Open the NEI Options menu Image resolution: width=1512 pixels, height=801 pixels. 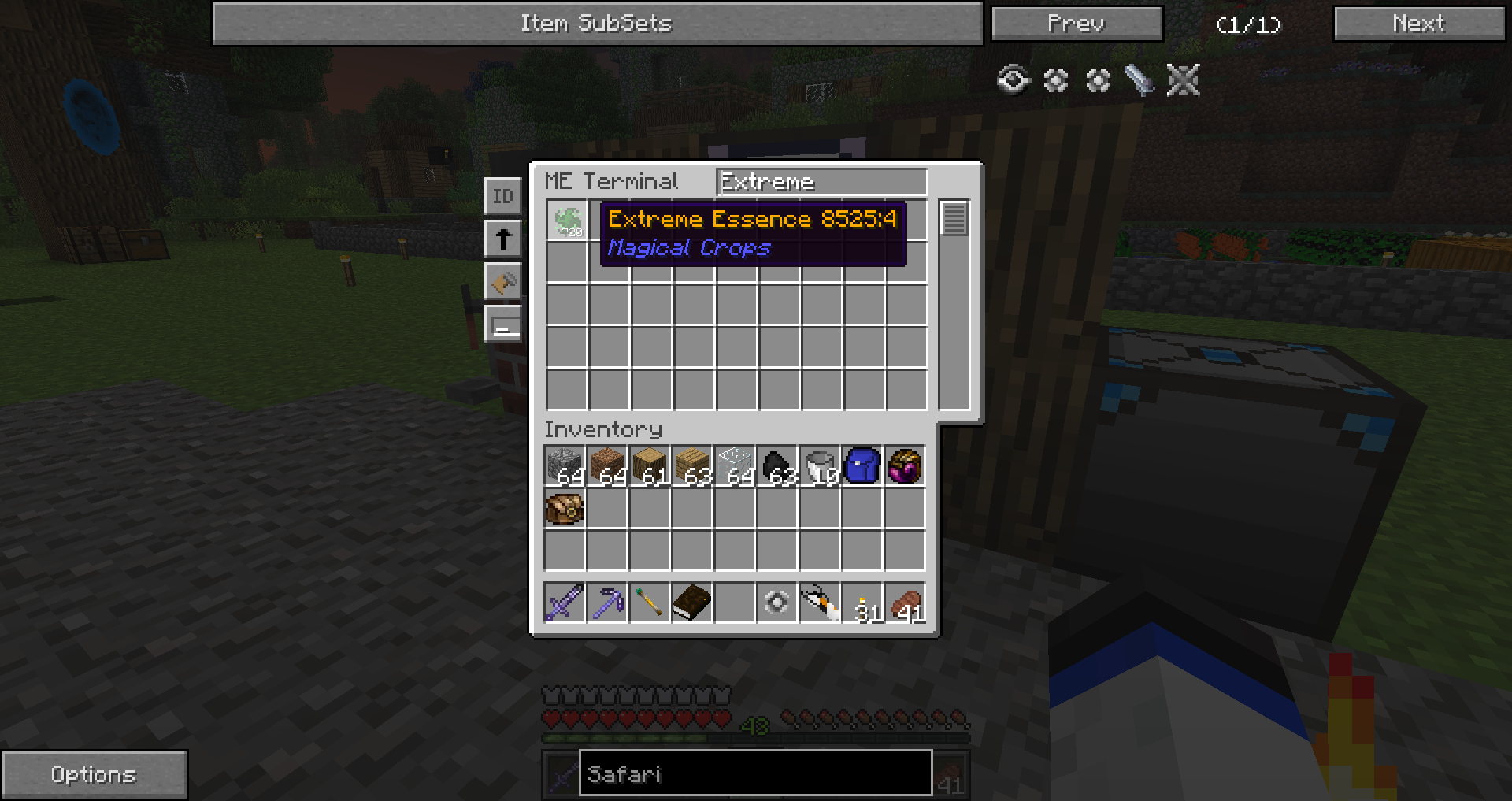94,774
